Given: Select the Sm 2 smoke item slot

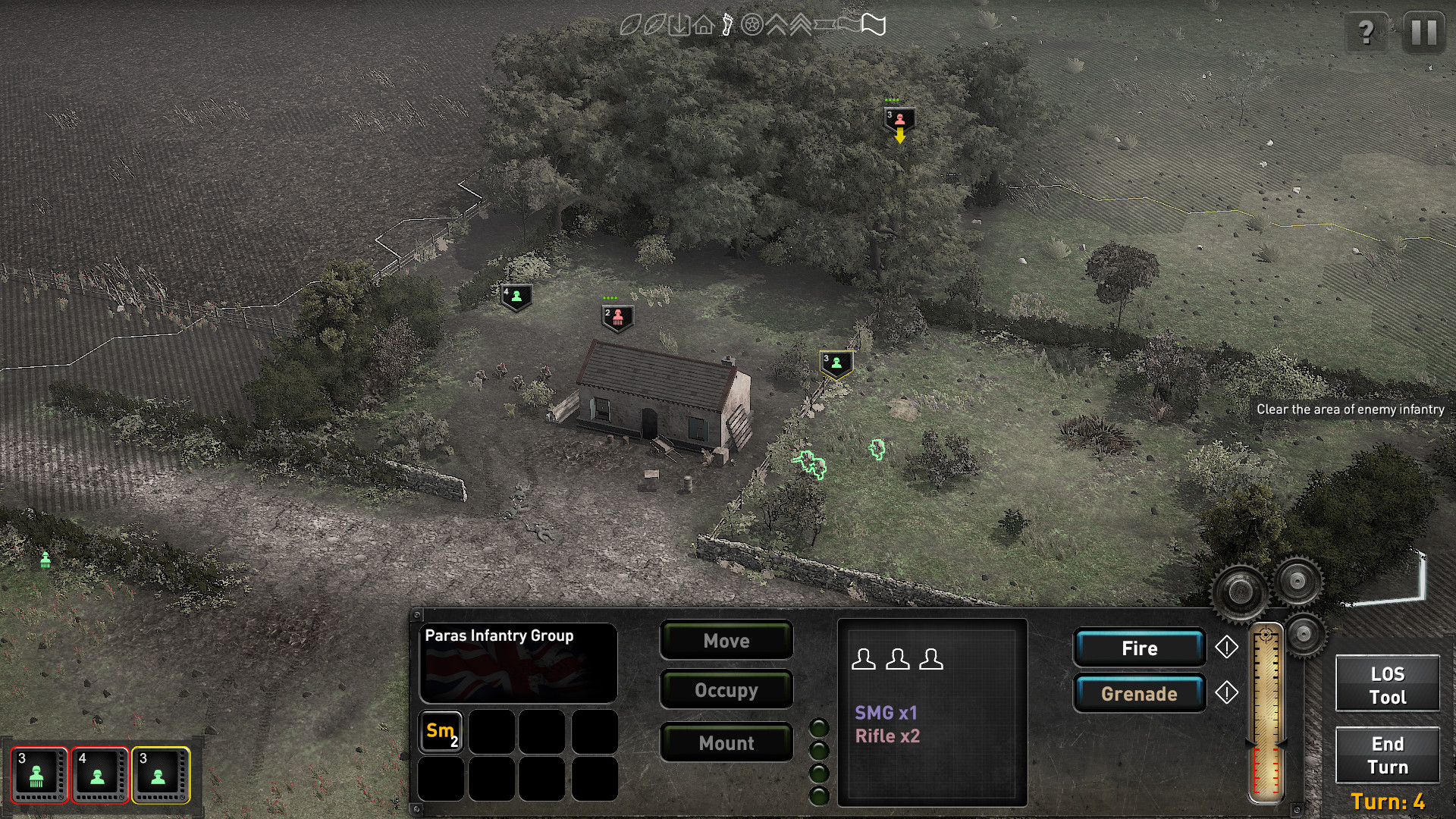Looking at the screenshot, I should point(441,733).
